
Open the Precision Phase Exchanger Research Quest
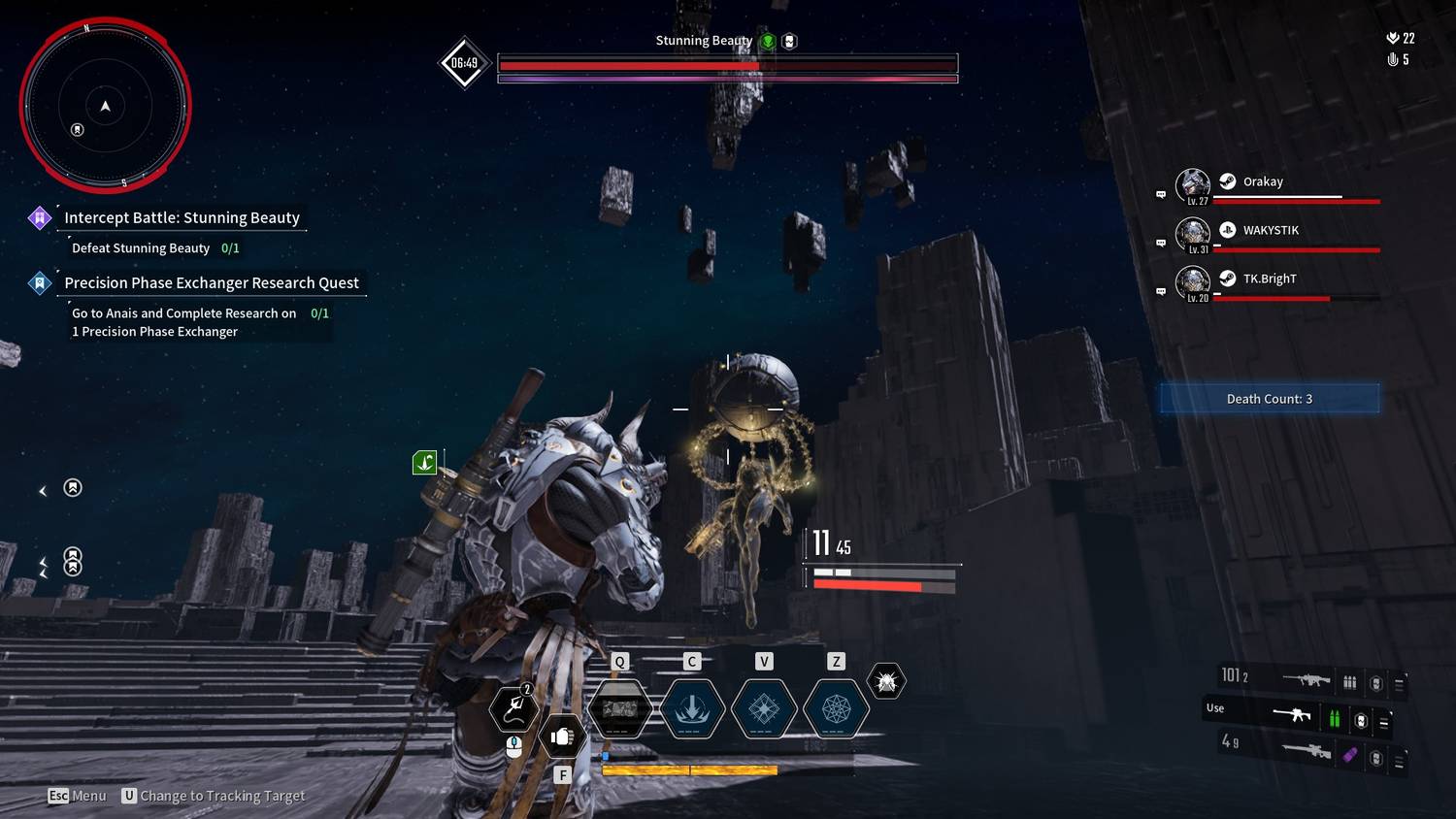(211, 282)
